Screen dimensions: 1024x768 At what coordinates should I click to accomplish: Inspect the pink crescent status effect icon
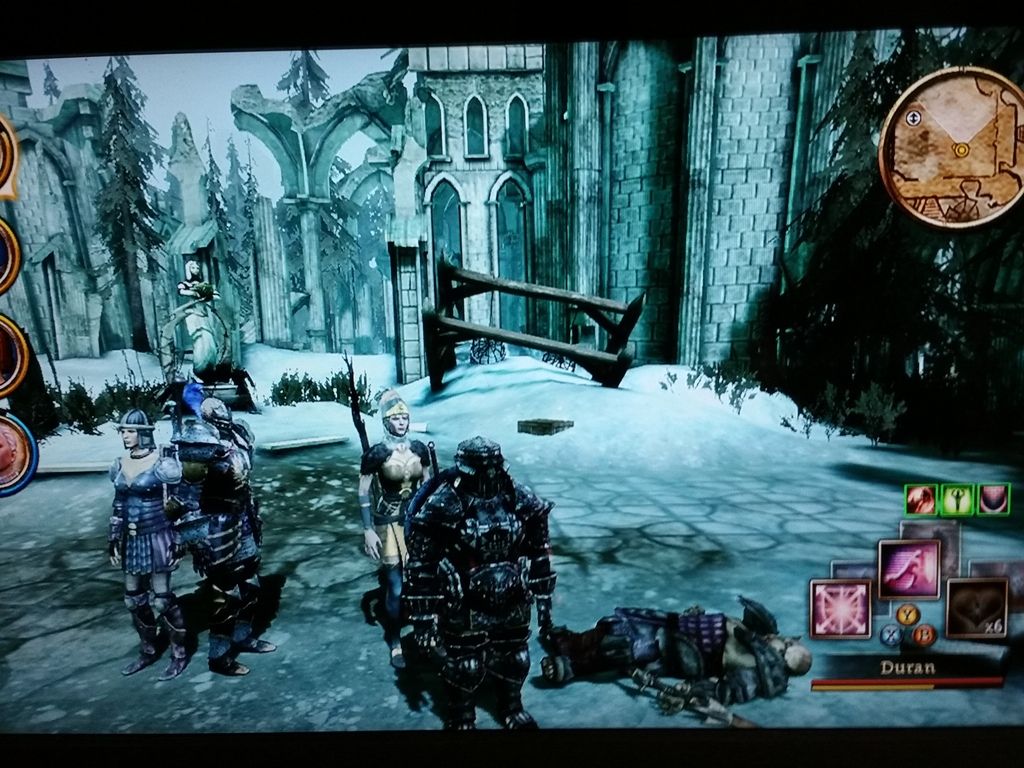pos(993,499)
